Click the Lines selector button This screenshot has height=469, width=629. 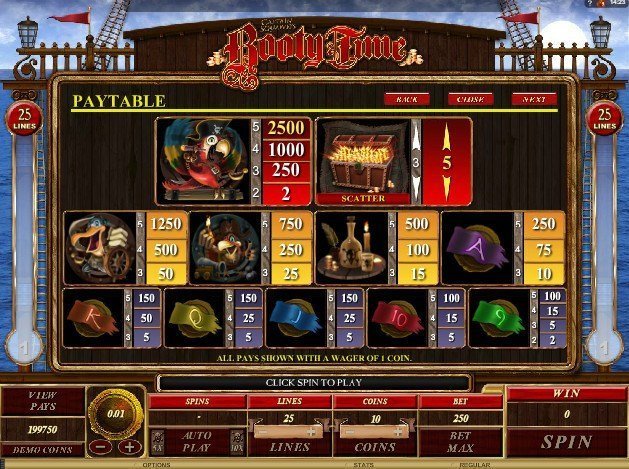(288, 447)
